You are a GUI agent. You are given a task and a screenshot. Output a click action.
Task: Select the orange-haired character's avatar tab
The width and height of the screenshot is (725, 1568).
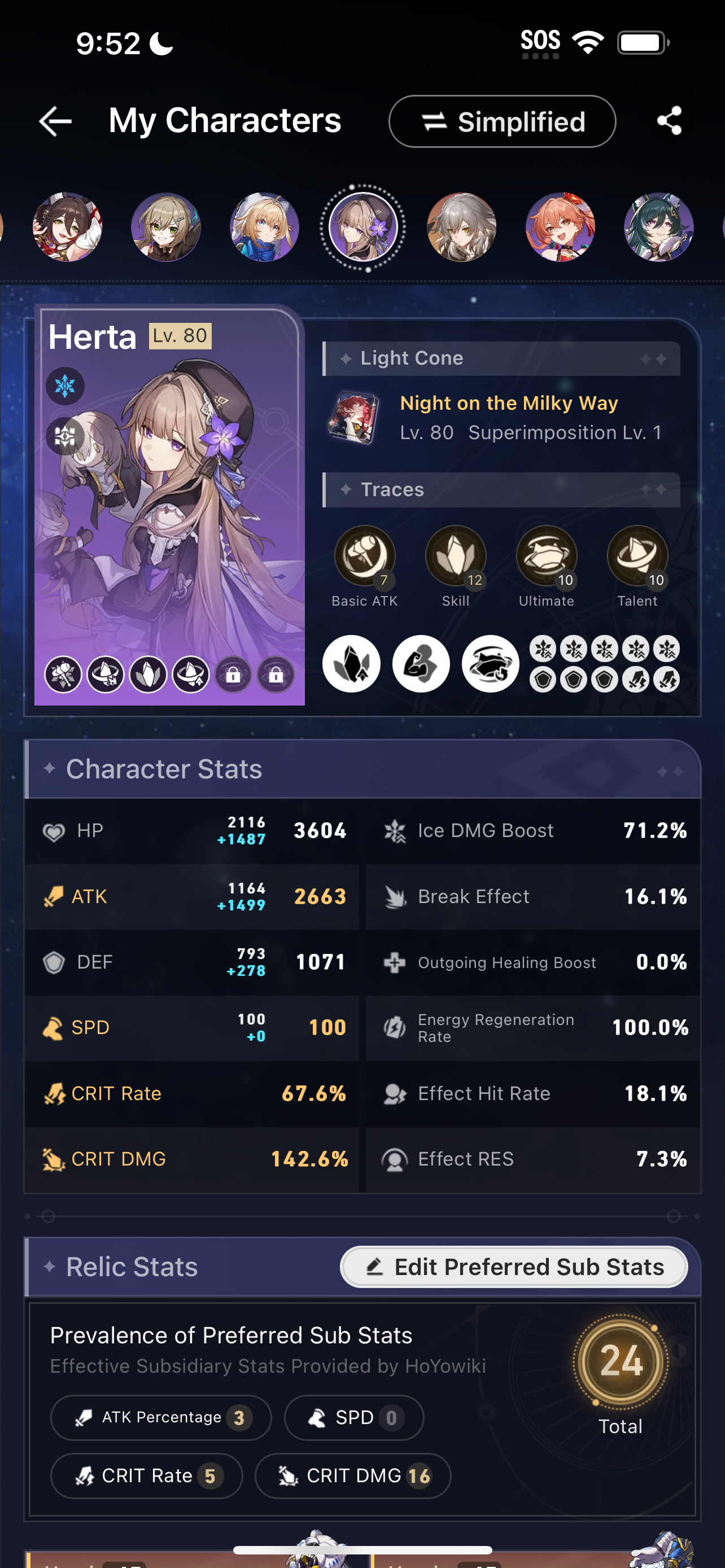pos(561,226)
